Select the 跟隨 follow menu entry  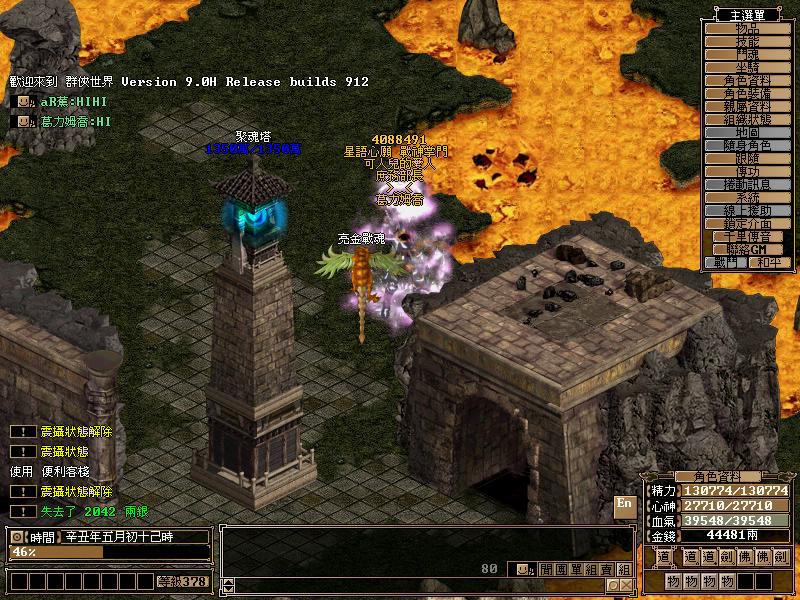click(x=747, y=158)
